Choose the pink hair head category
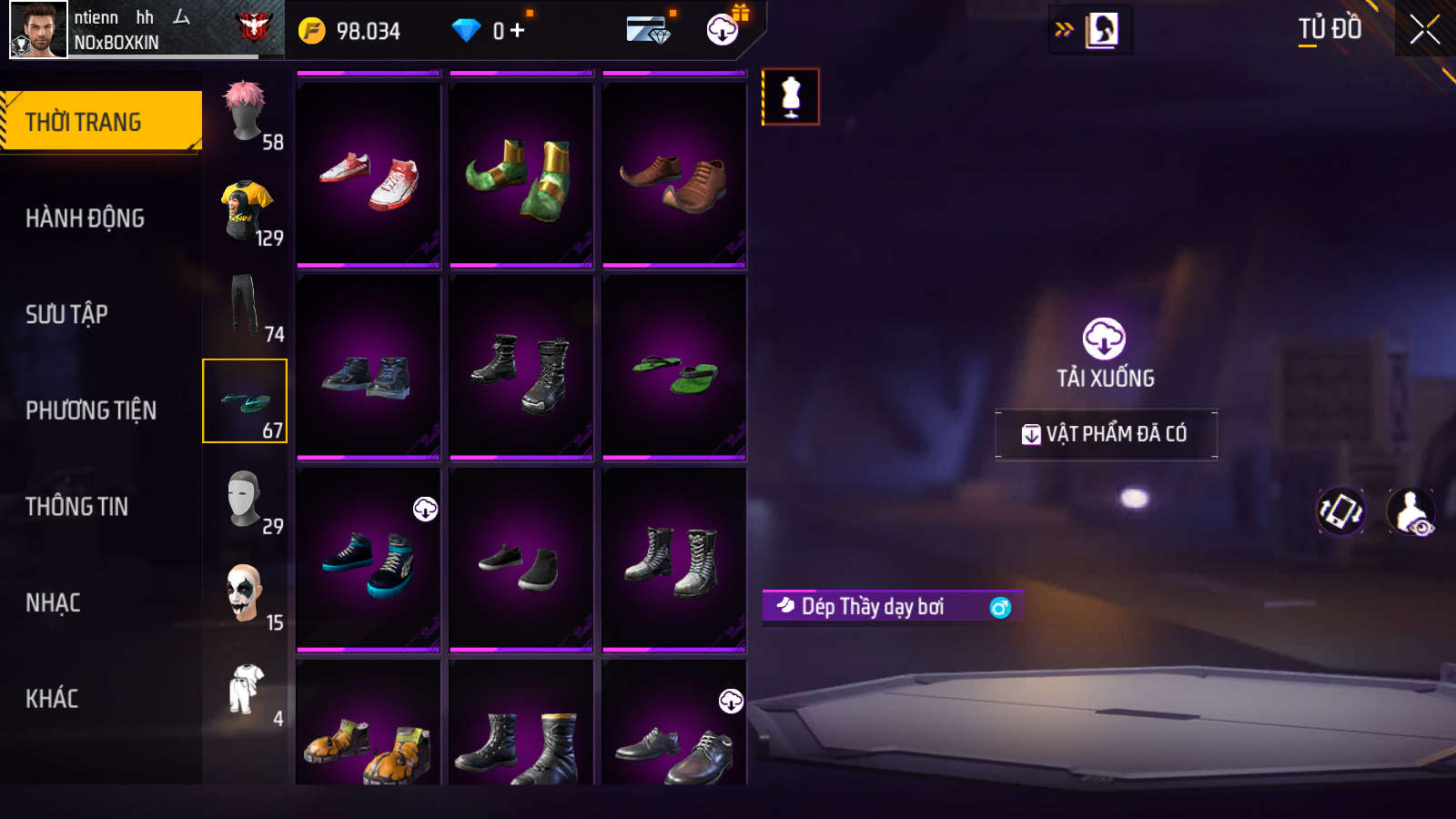 tap(246, 113)
